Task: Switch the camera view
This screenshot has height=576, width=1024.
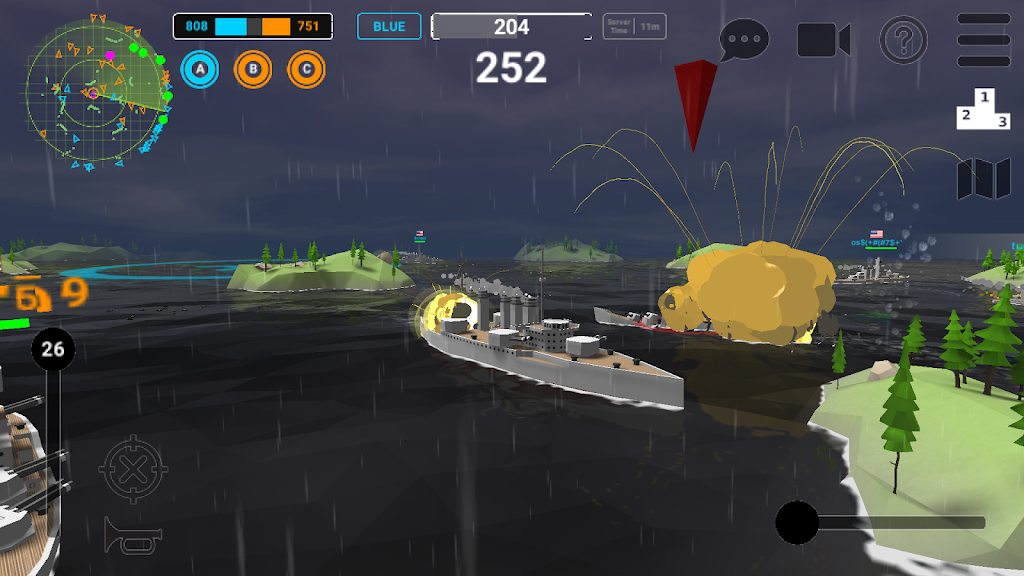Action: (823, 41)
